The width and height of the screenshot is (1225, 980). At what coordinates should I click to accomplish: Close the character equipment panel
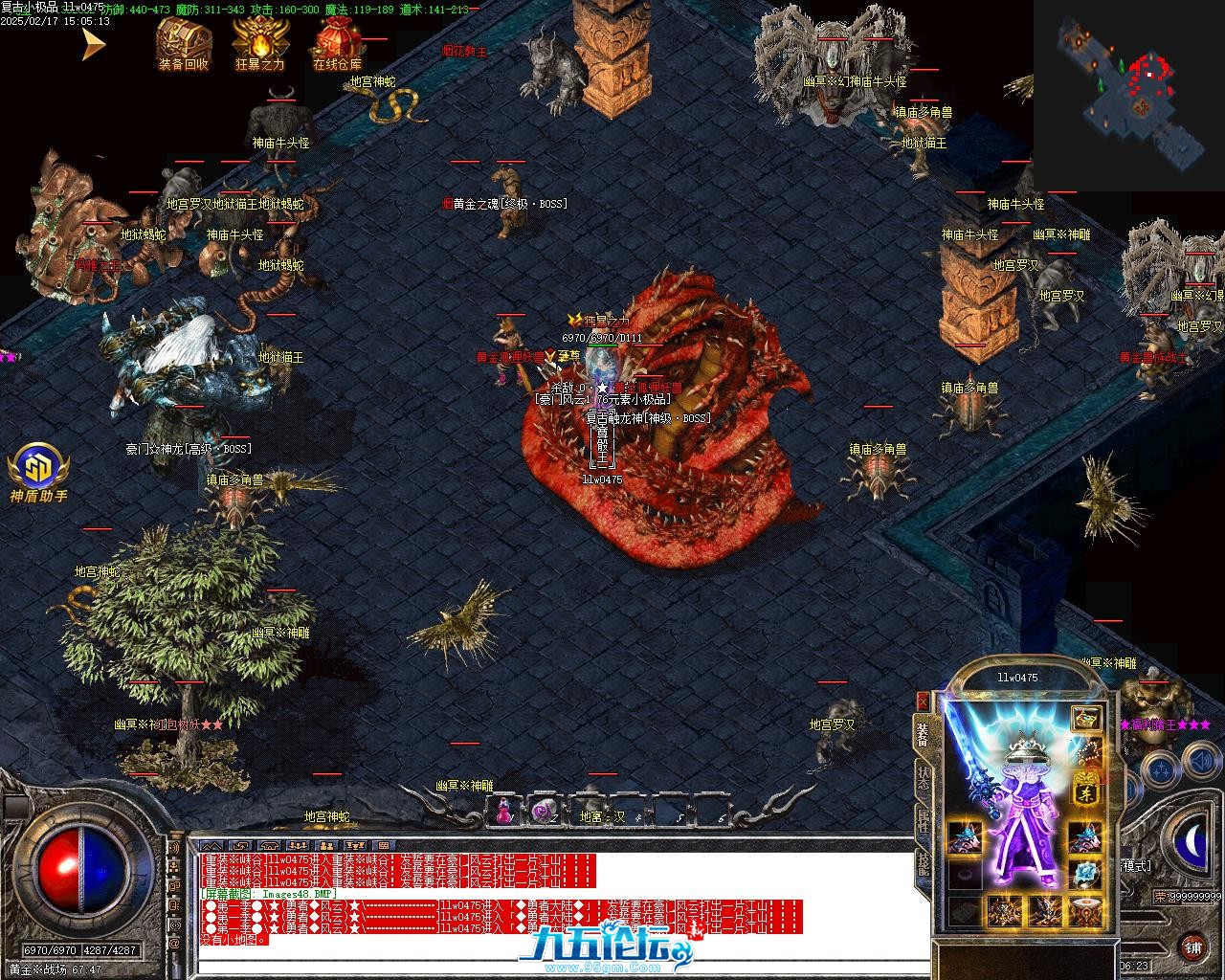coord(923,701)
